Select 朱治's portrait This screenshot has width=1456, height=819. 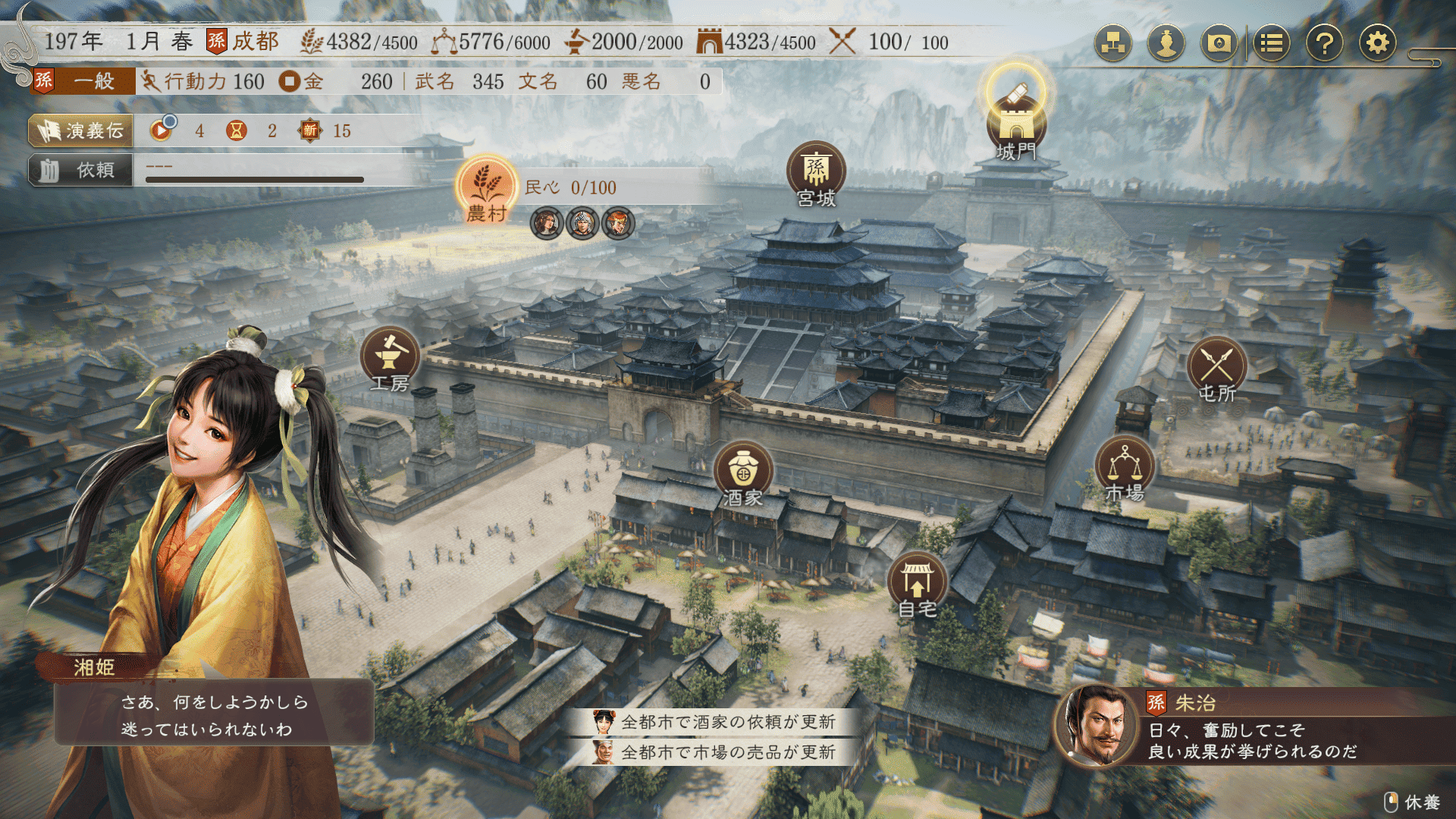point(1095,726)
